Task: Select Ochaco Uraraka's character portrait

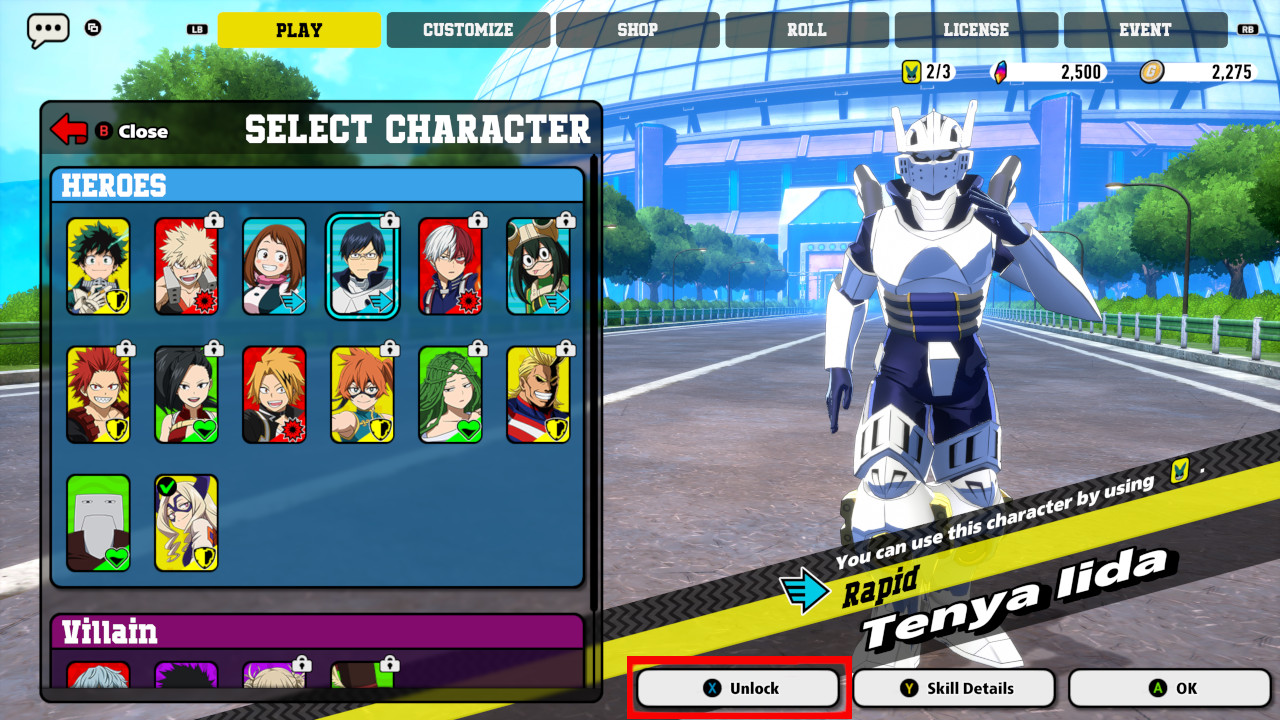Action: coord(274,264)
